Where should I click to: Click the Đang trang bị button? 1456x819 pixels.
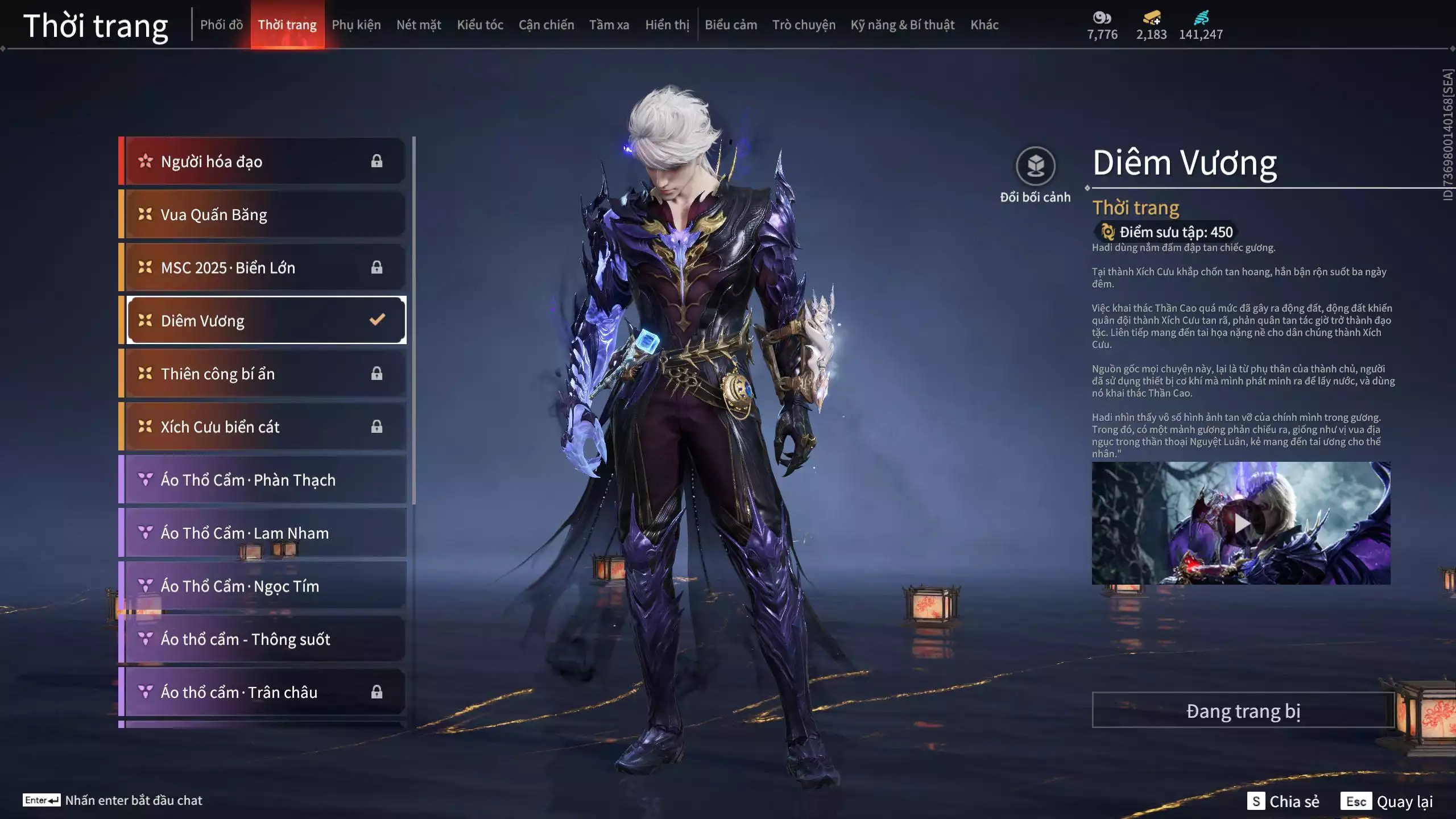pyautogui.click(x=1243, y=710)
